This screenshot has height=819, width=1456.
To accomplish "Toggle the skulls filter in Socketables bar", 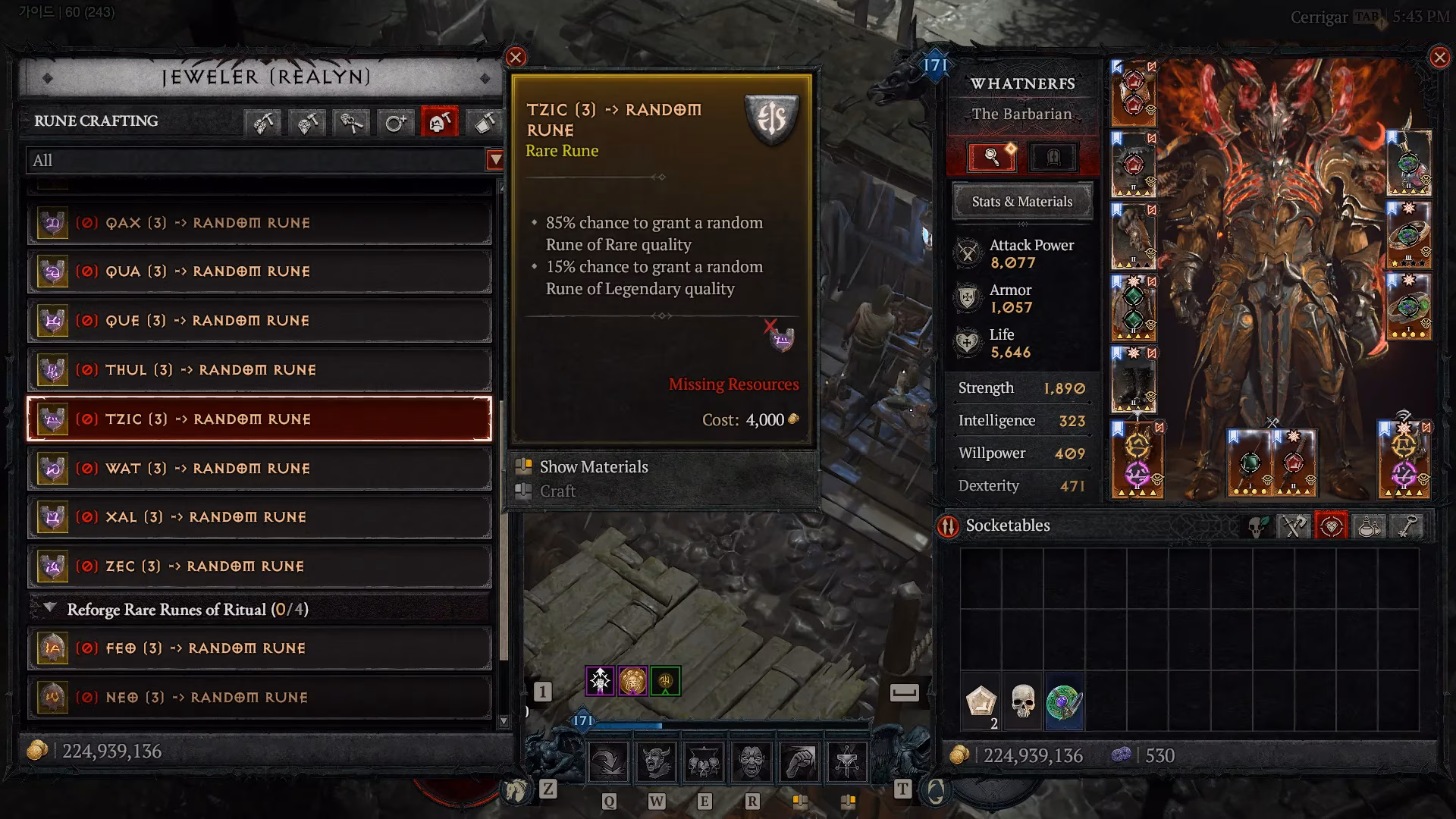I will point(1259,526).
